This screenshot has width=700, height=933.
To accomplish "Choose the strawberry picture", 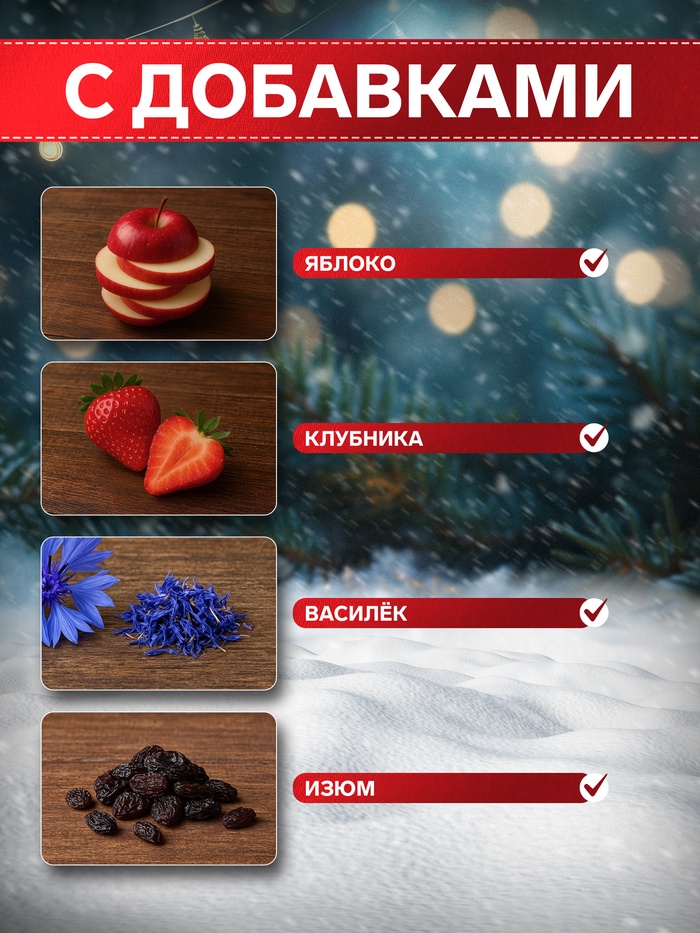I will coord(159,438).
